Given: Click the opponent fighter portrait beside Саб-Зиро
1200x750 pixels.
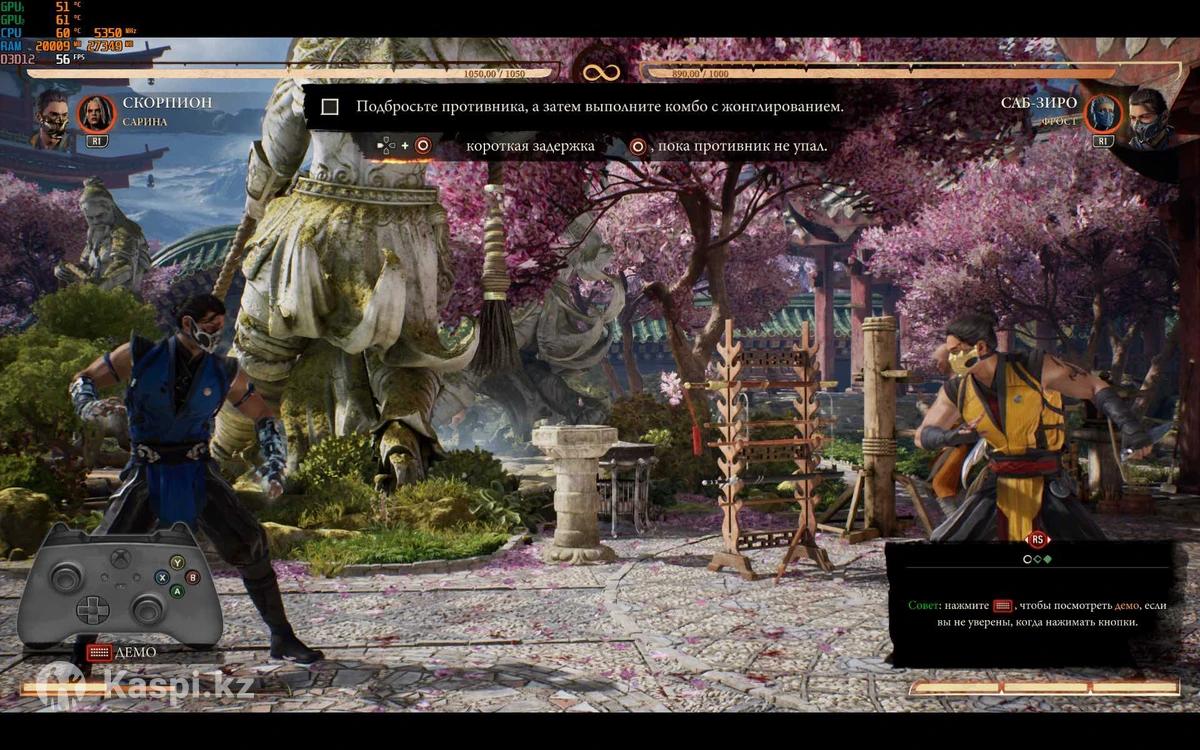Looking at the screenshot, I should (x=1149, y=117).
